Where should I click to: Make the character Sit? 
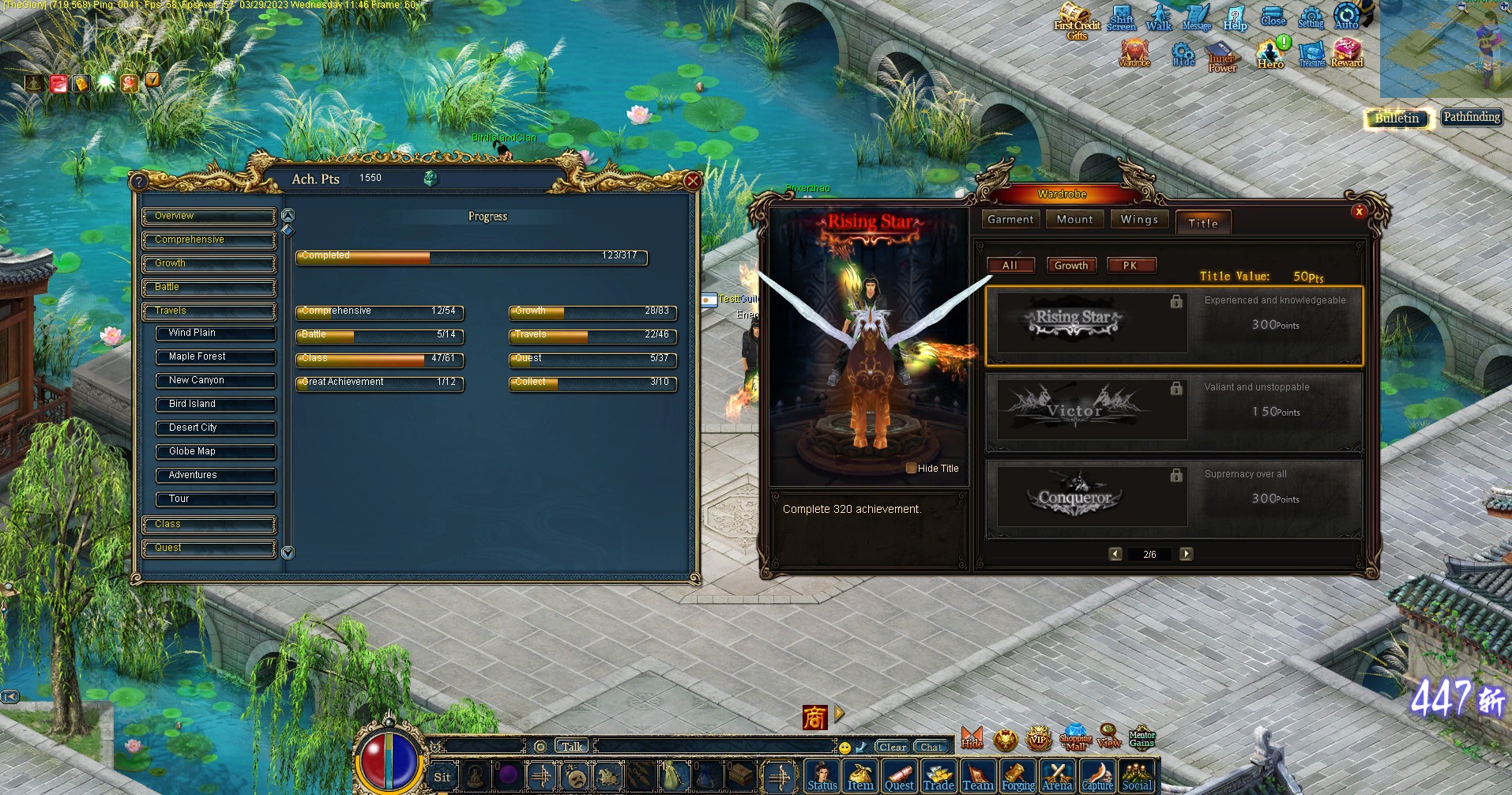[442, 776]
